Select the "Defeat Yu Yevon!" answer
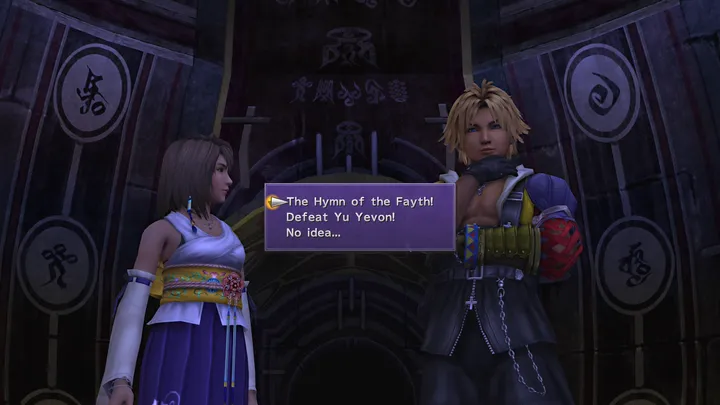The width and height of the screenshot is (720, 405). (x=339, y=216)
